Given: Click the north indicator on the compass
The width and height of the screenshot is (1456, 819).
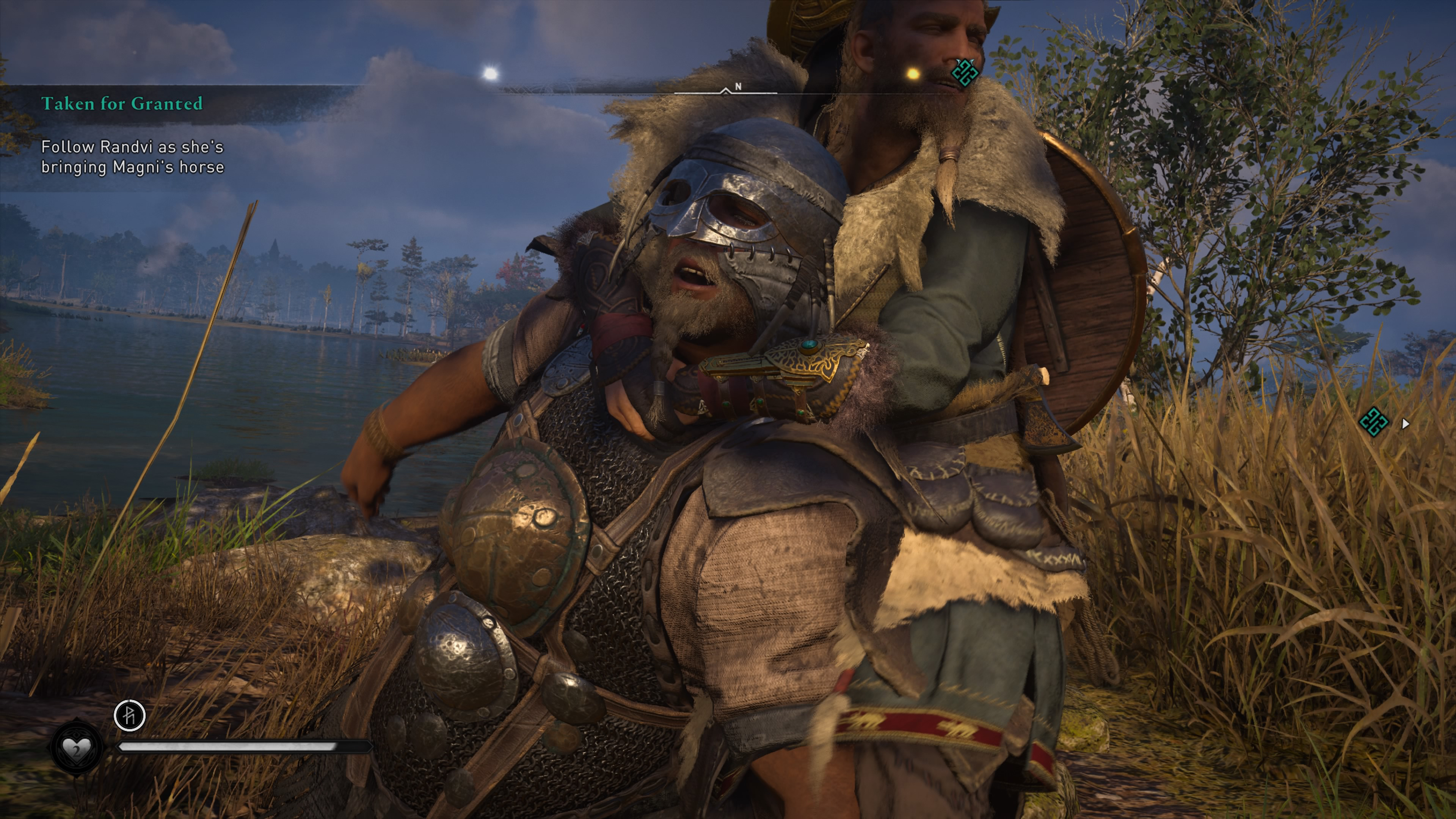Looking at the screenshot, I should click(737, 86).
